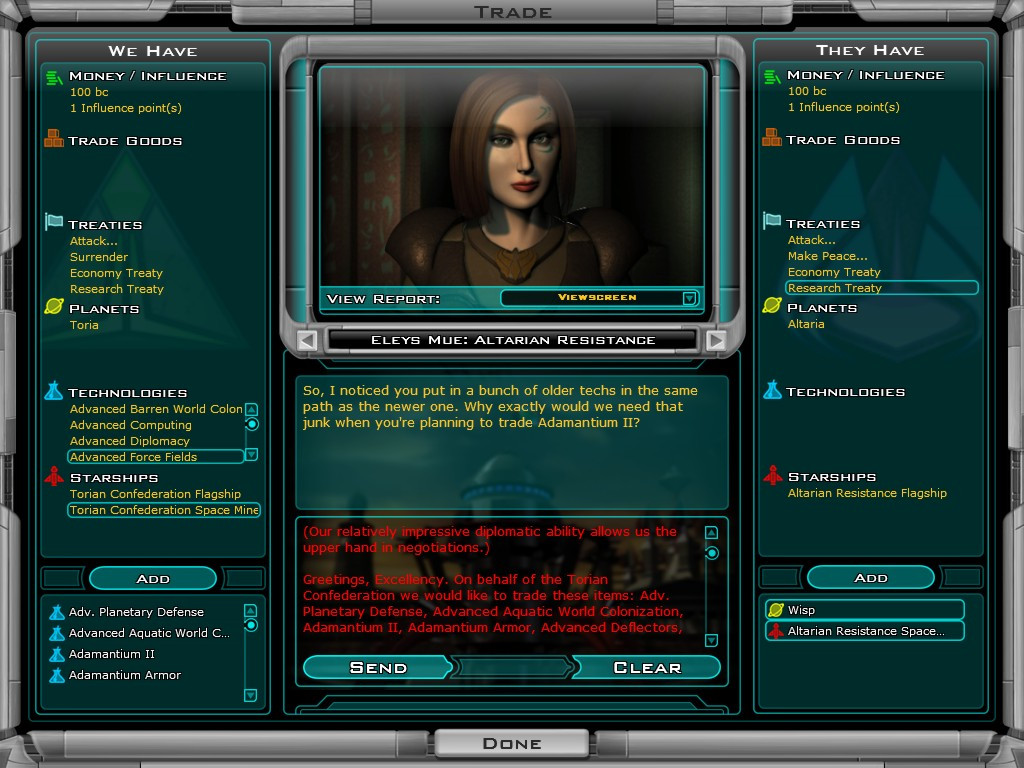1024x768 pixels.
Task: Select their Research Treaty entry
Action: [x=835, y=288]
